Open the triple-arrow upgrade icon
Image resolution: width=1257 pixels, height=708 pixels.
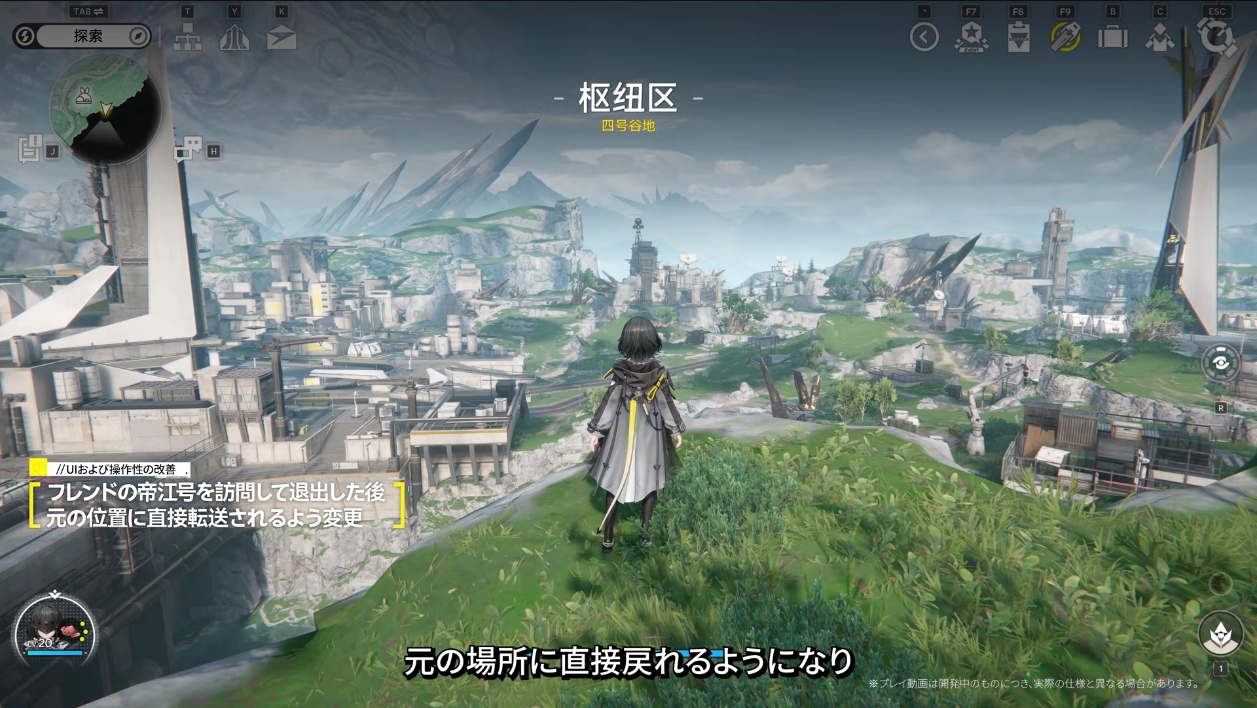pos(234,37)
